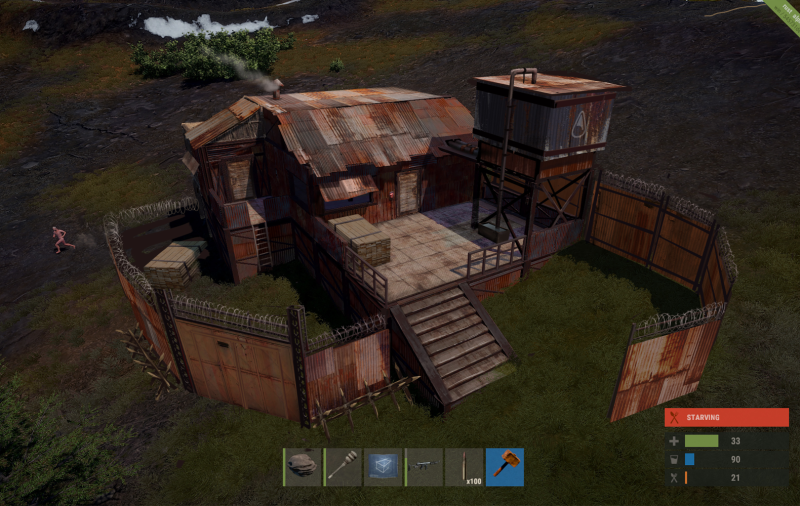Equip the assault rifle slot
This screenshot has width=800, height=506.
(424, 467)
